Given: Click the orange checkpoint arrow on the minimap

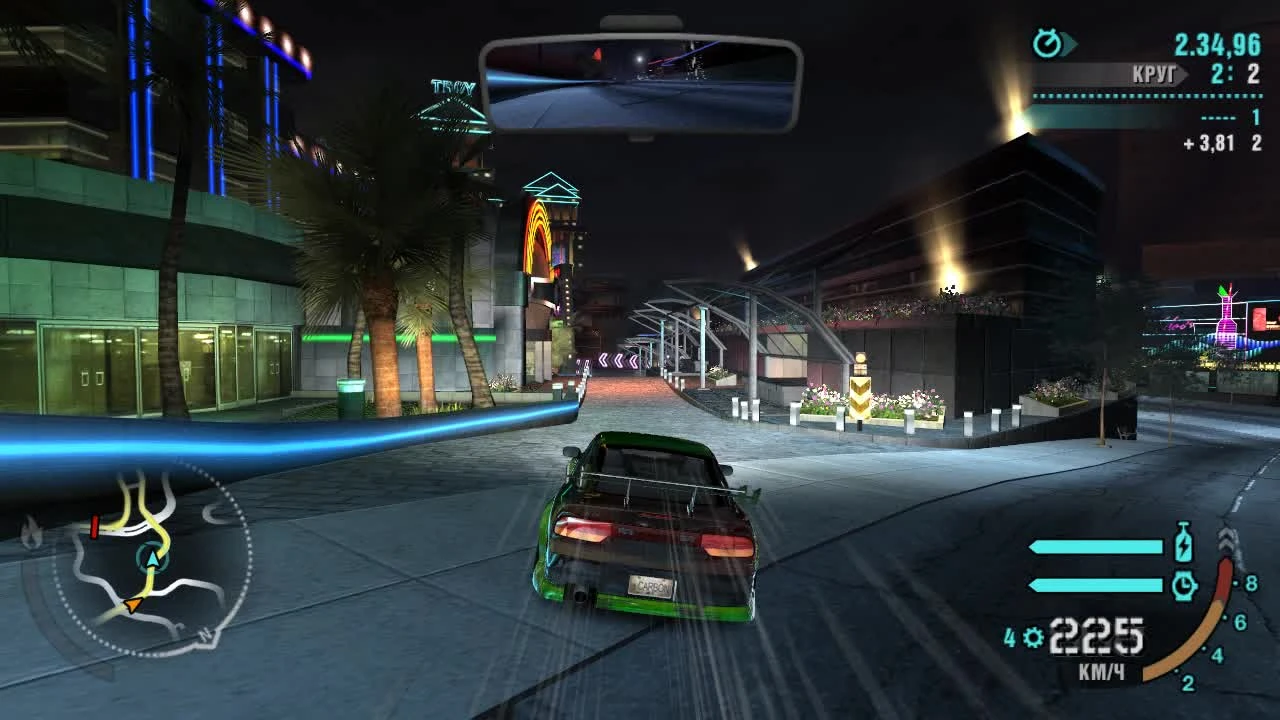Looking at the screenshot, I should pos(132,605).
